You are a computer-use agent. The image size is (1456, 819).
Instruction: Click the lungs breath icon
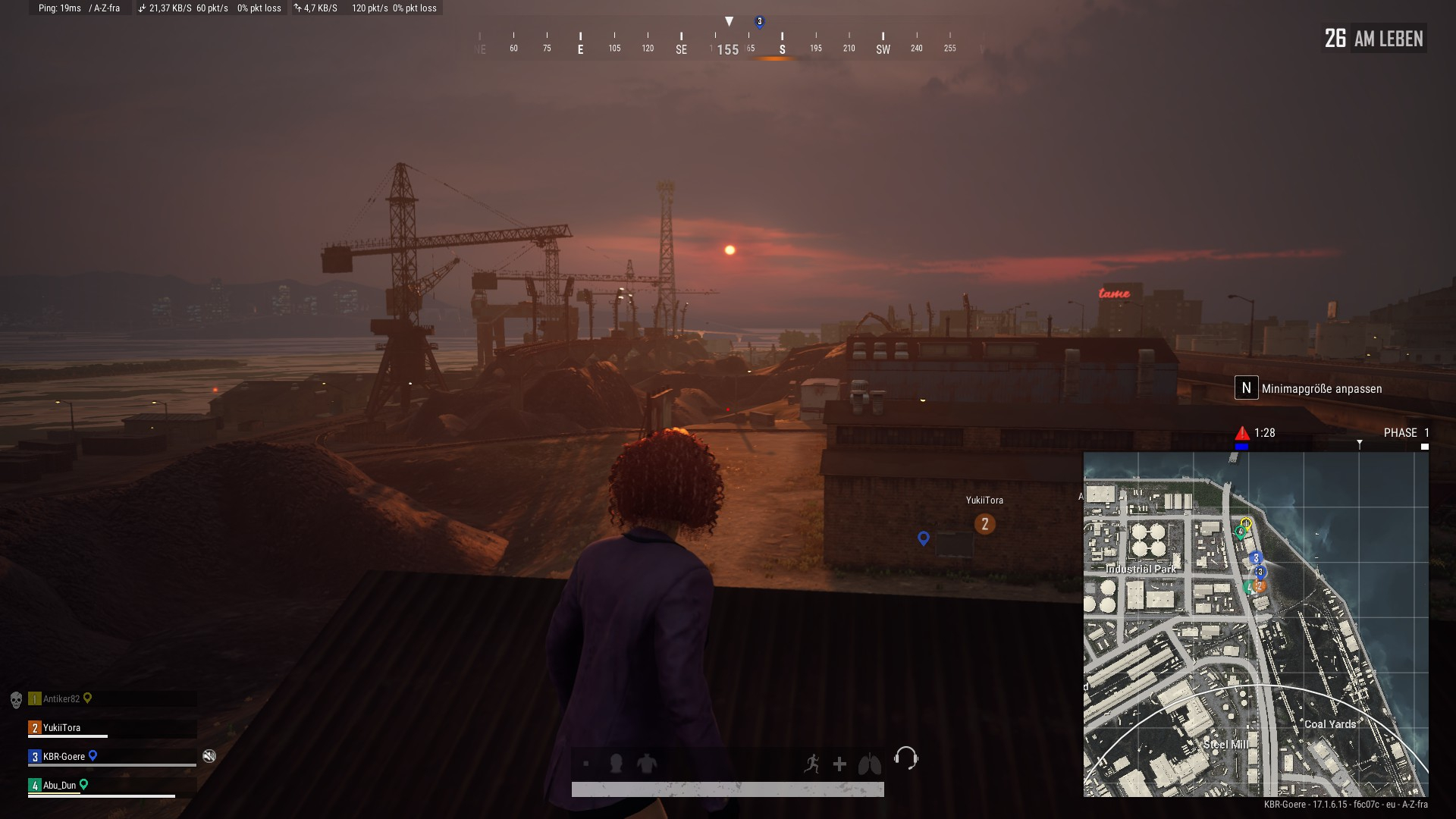pyautogui.click(x=869, y=764)
